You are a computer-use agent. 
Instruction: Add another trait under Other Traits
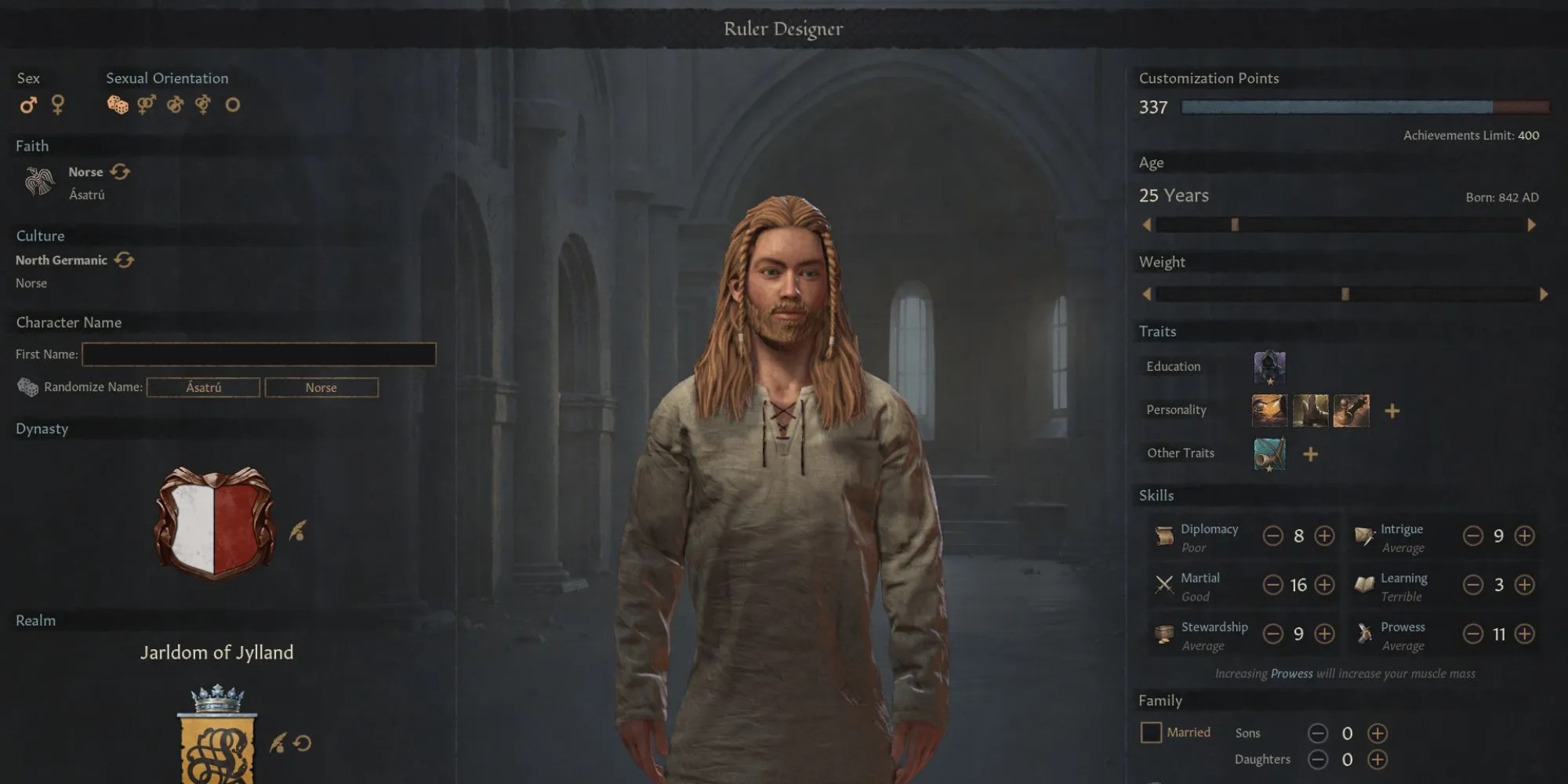pos(1311,454)
